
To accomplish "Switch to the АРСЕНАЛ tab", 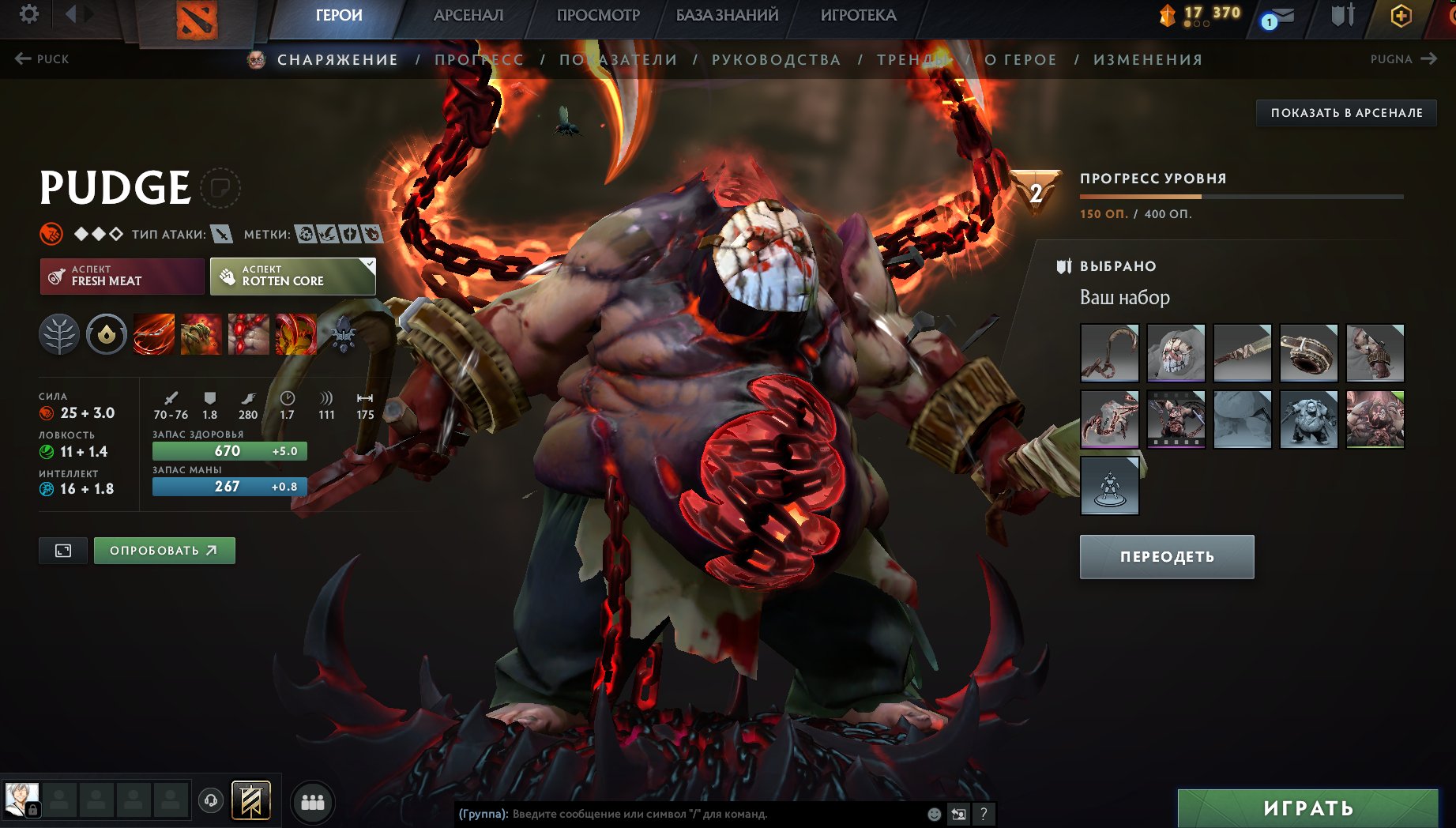I will coord(468,14).
